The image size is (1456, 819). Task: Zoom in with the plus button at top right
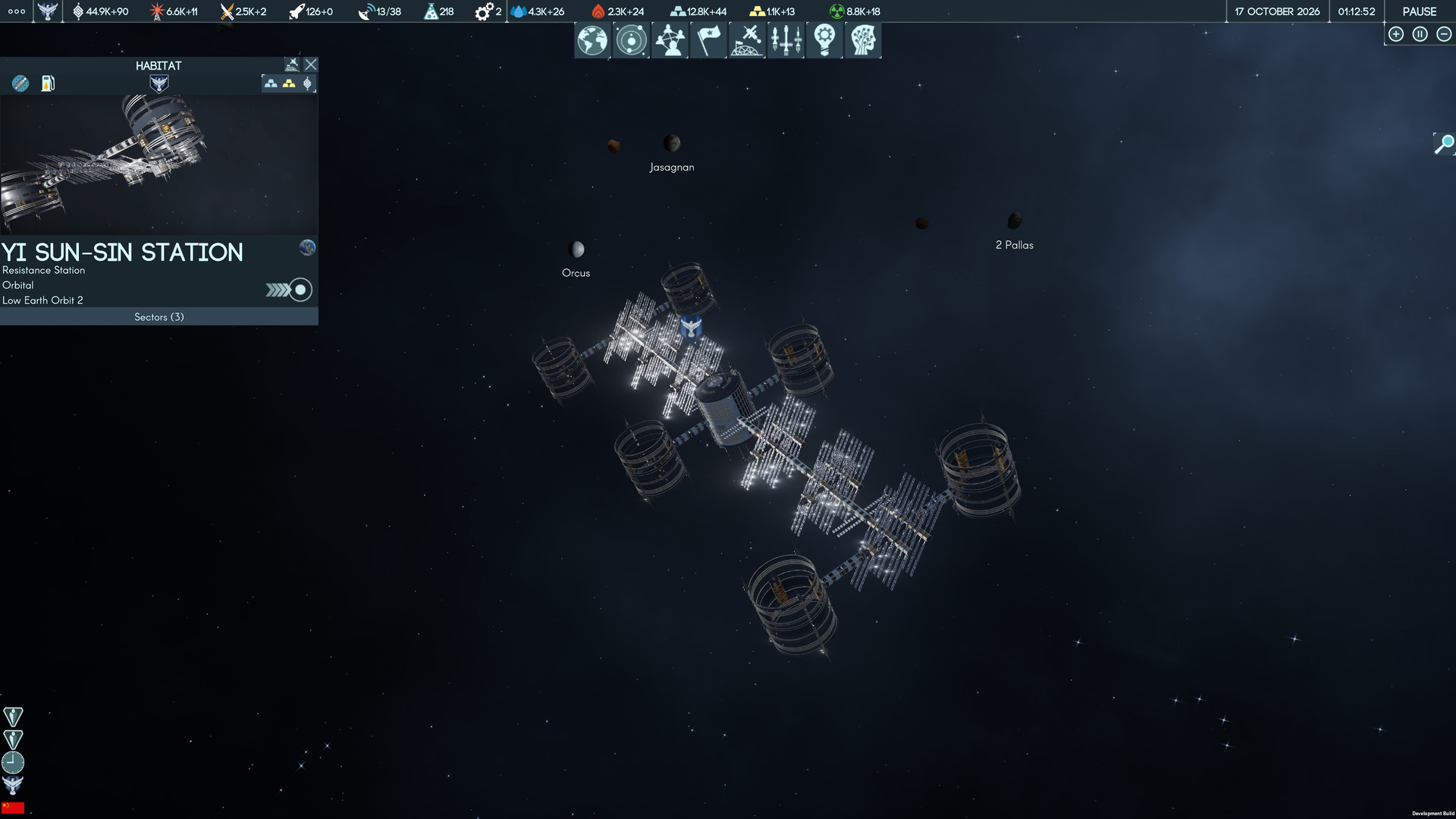[1396, 33]
